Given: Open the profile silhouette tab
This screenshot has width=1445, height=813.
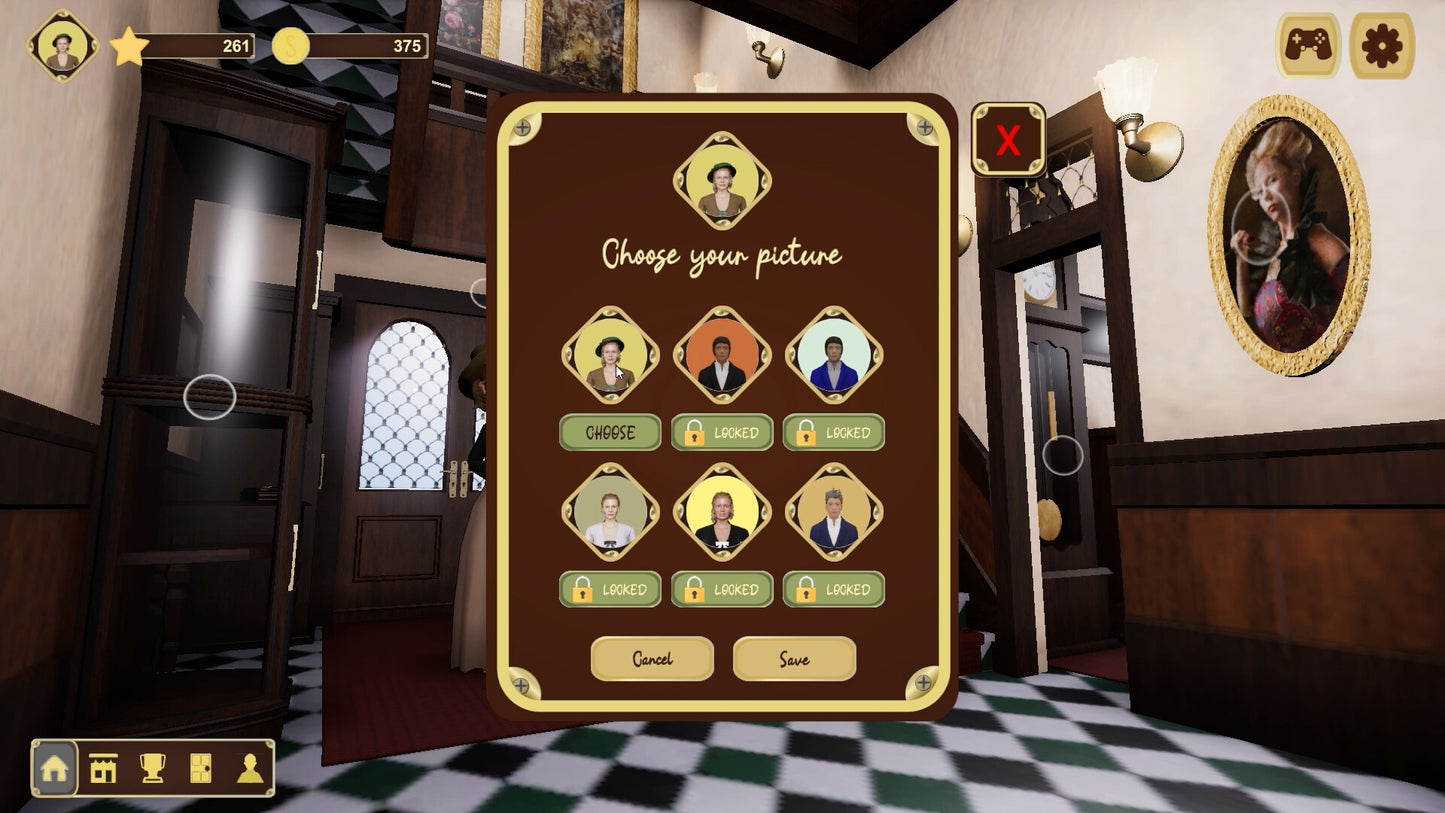Looking at the screenshot, I should 249,768.
